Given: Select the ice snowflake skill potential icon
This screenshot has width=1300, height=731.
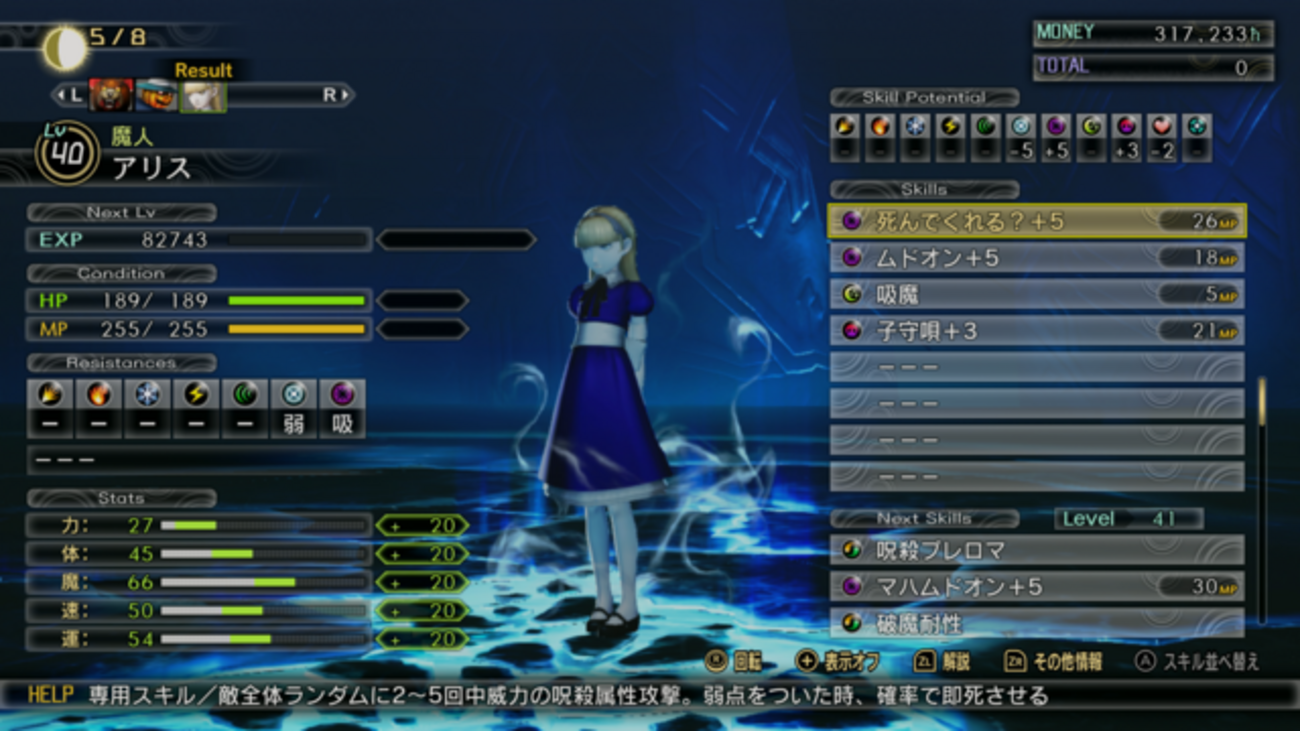Looking at the screenshot, I should pyautogui.click(x=916, y=127).
